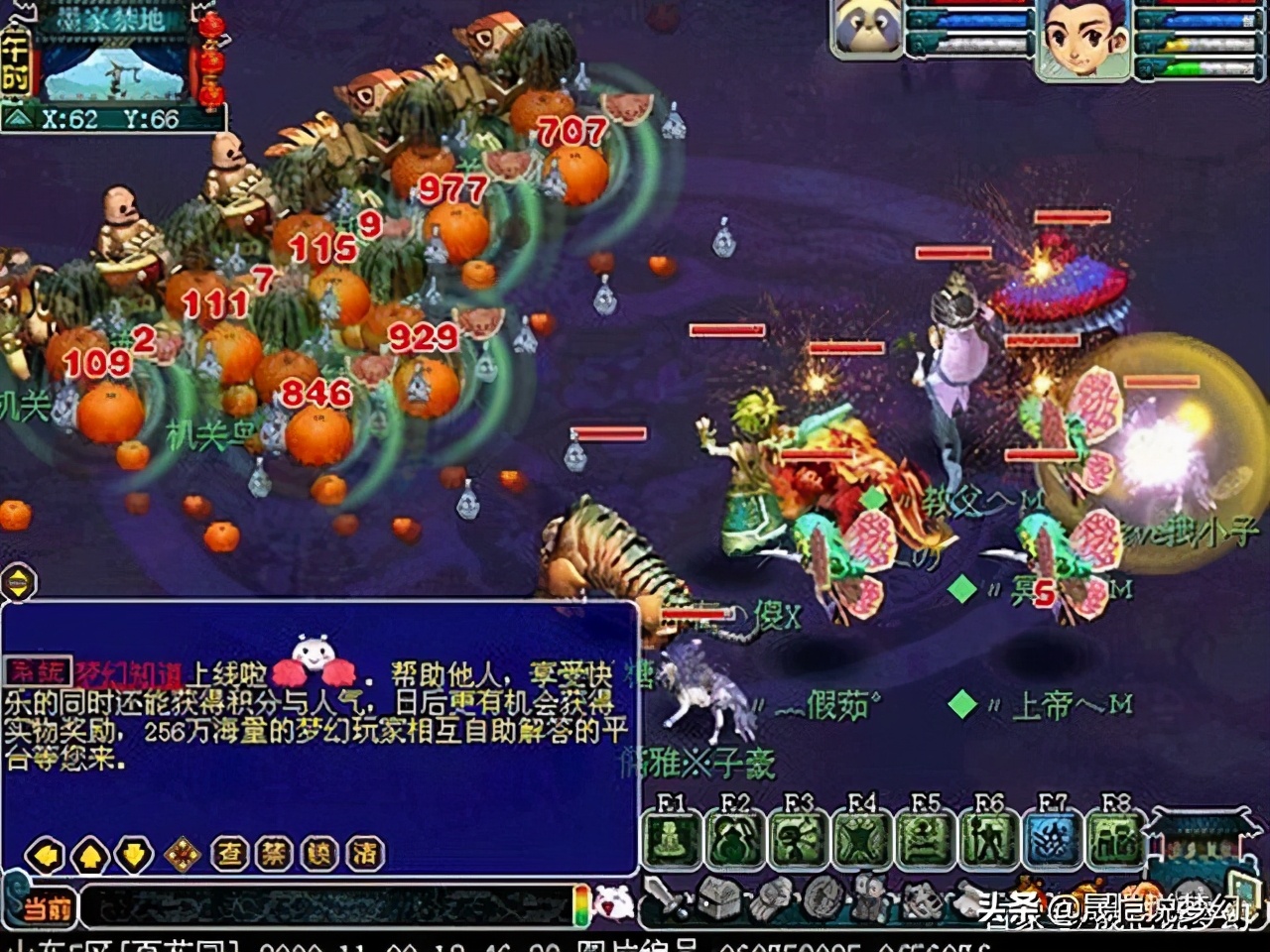Select the F1 skill shortcut icon

[667, 838]
